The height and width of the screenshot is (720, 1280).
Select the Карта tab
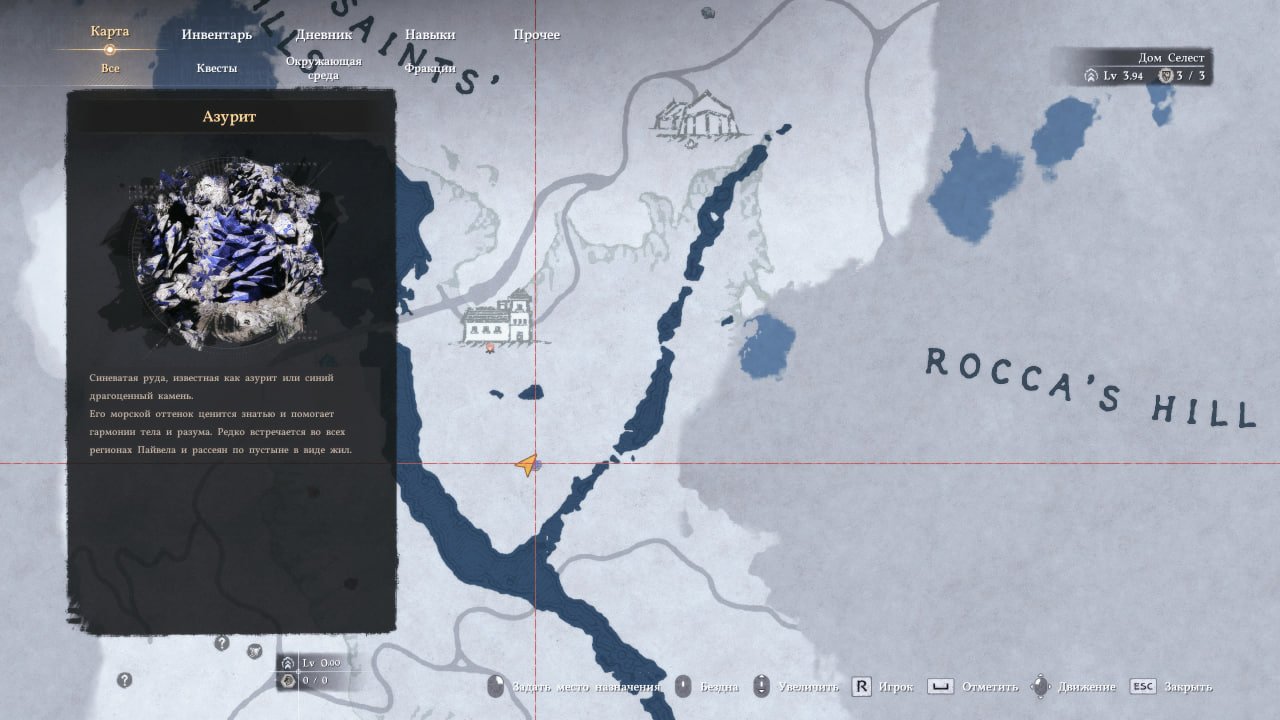pos(110,32)
